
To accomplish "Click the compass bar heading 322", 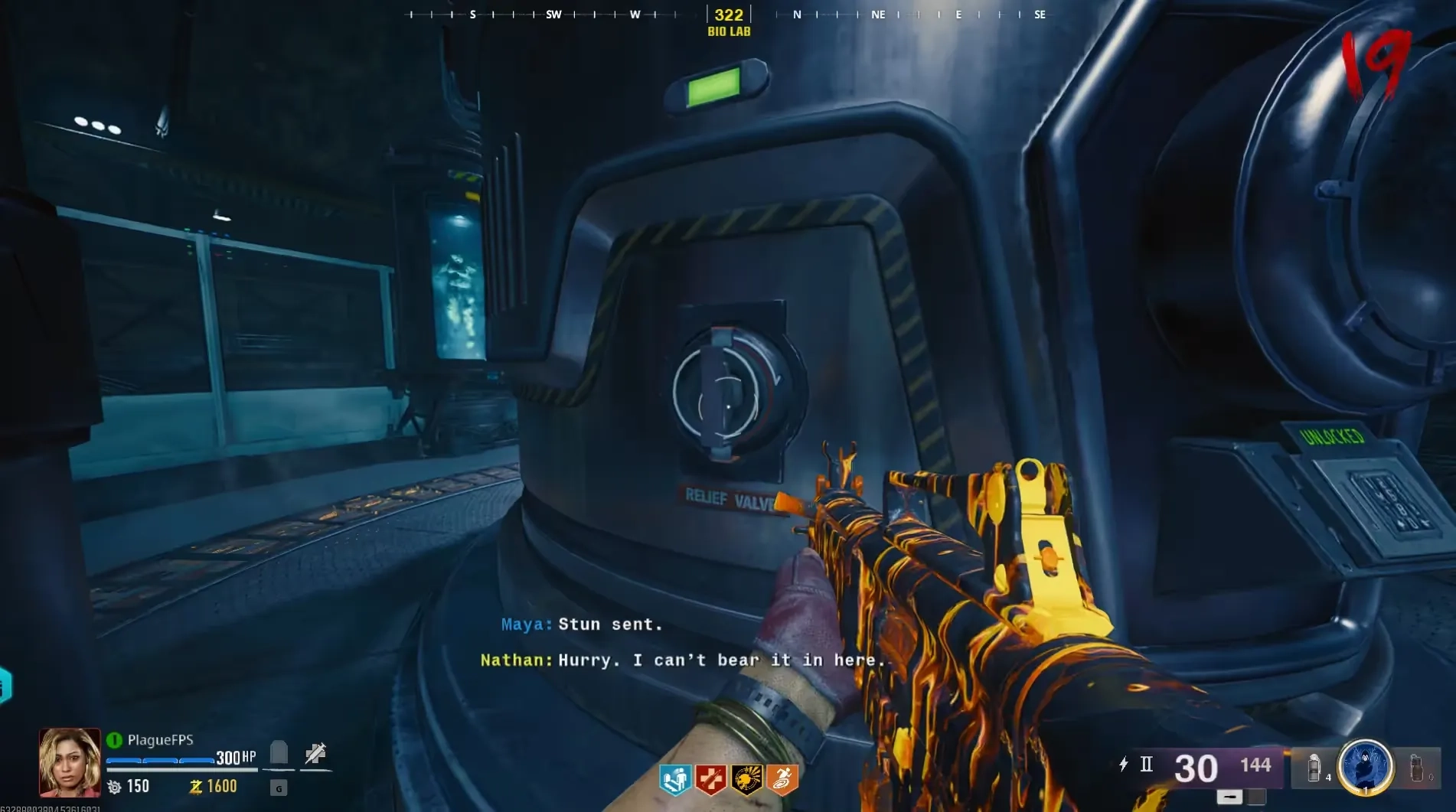I will pos(729,15).
